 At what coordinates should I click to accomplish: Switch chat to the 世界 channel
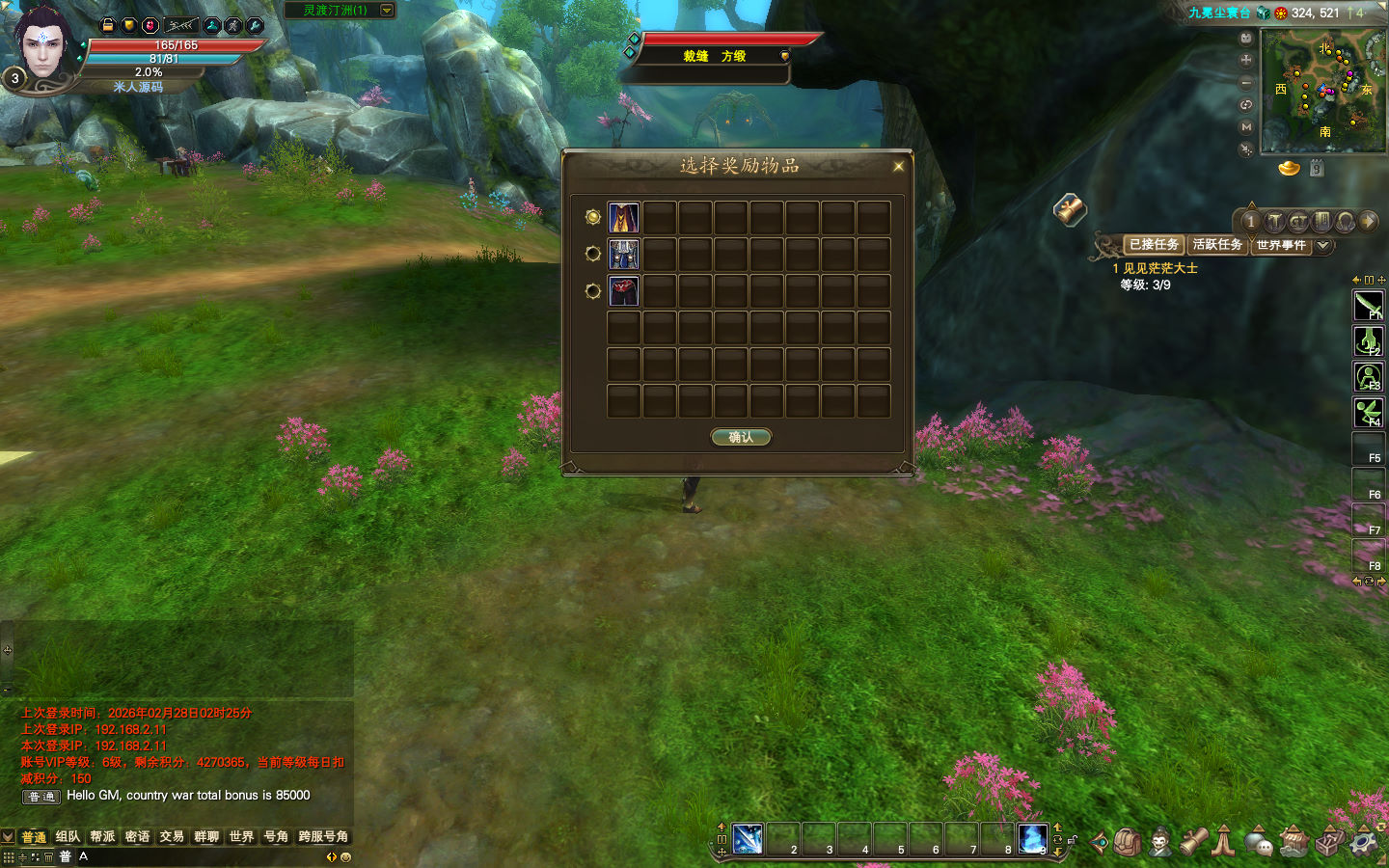[241, 836]
